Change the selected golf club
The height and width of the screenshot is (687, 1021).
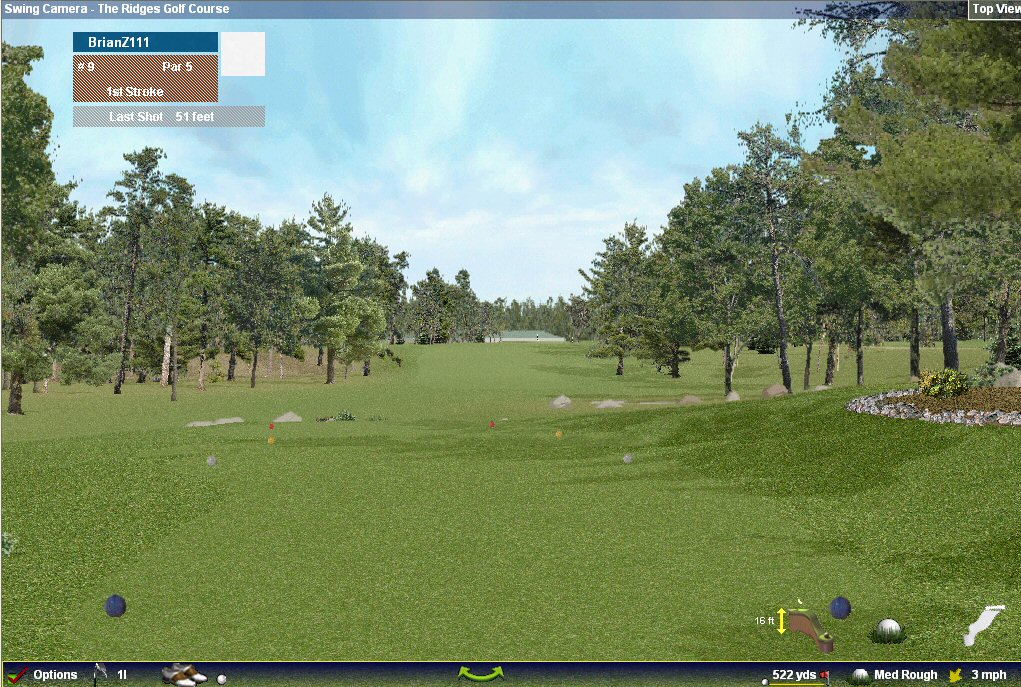point(110,675)
